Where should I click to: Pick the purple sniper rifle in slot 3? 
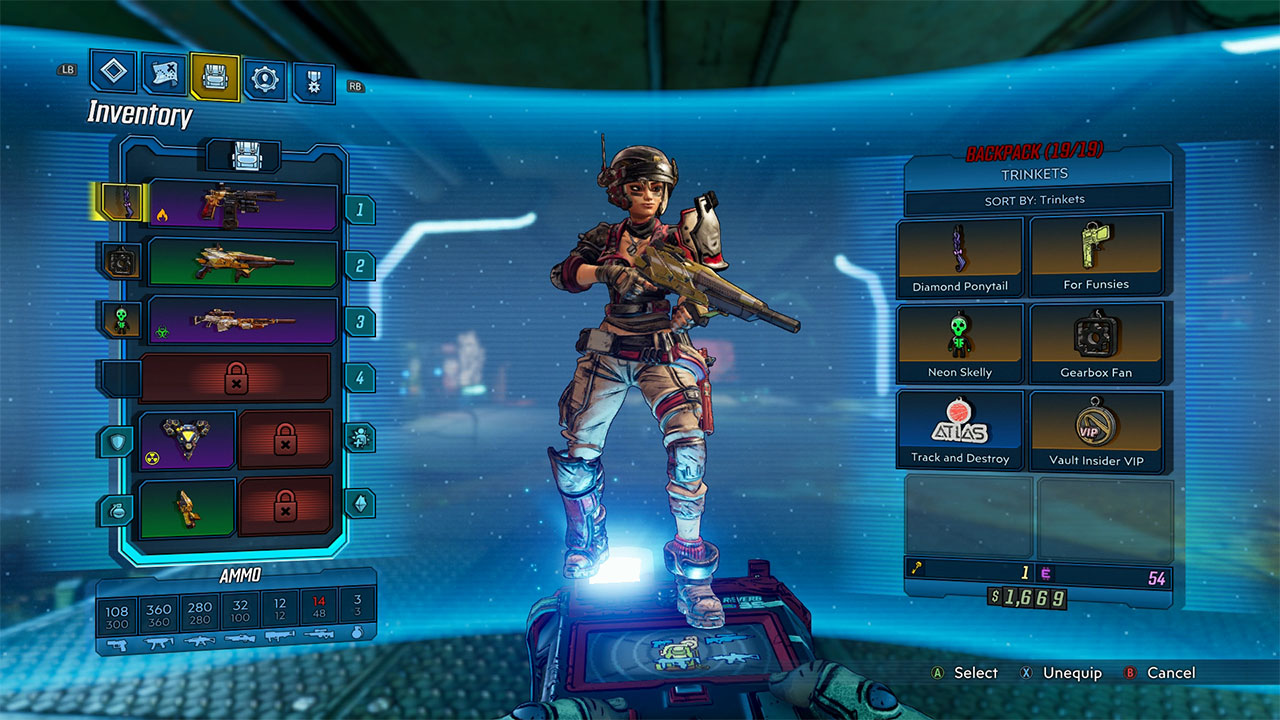[243, 320]
